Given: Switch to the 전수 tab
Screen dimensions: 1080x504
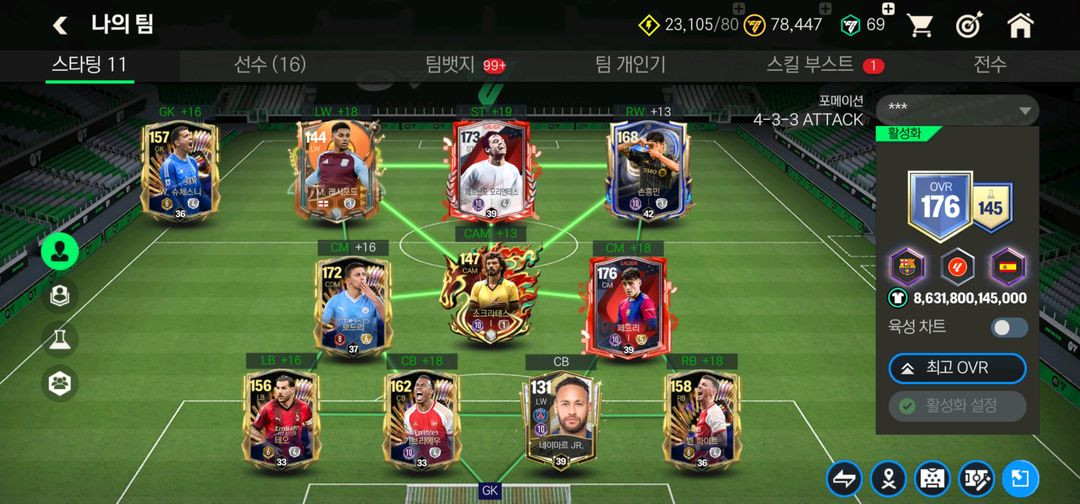Looking at the screenshot, I should (x=990, y=65).
